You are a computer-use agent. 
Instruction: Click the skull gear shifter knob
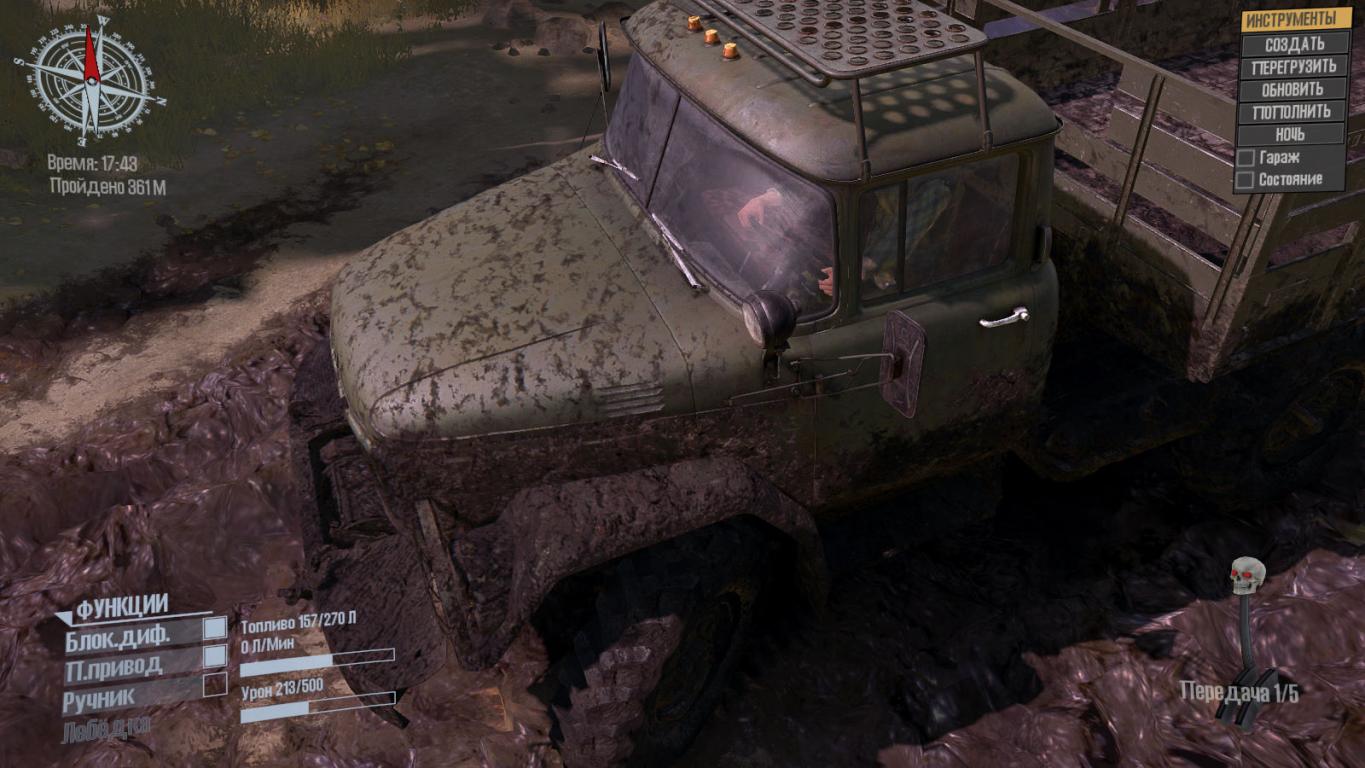click(x=1248, y=575)
